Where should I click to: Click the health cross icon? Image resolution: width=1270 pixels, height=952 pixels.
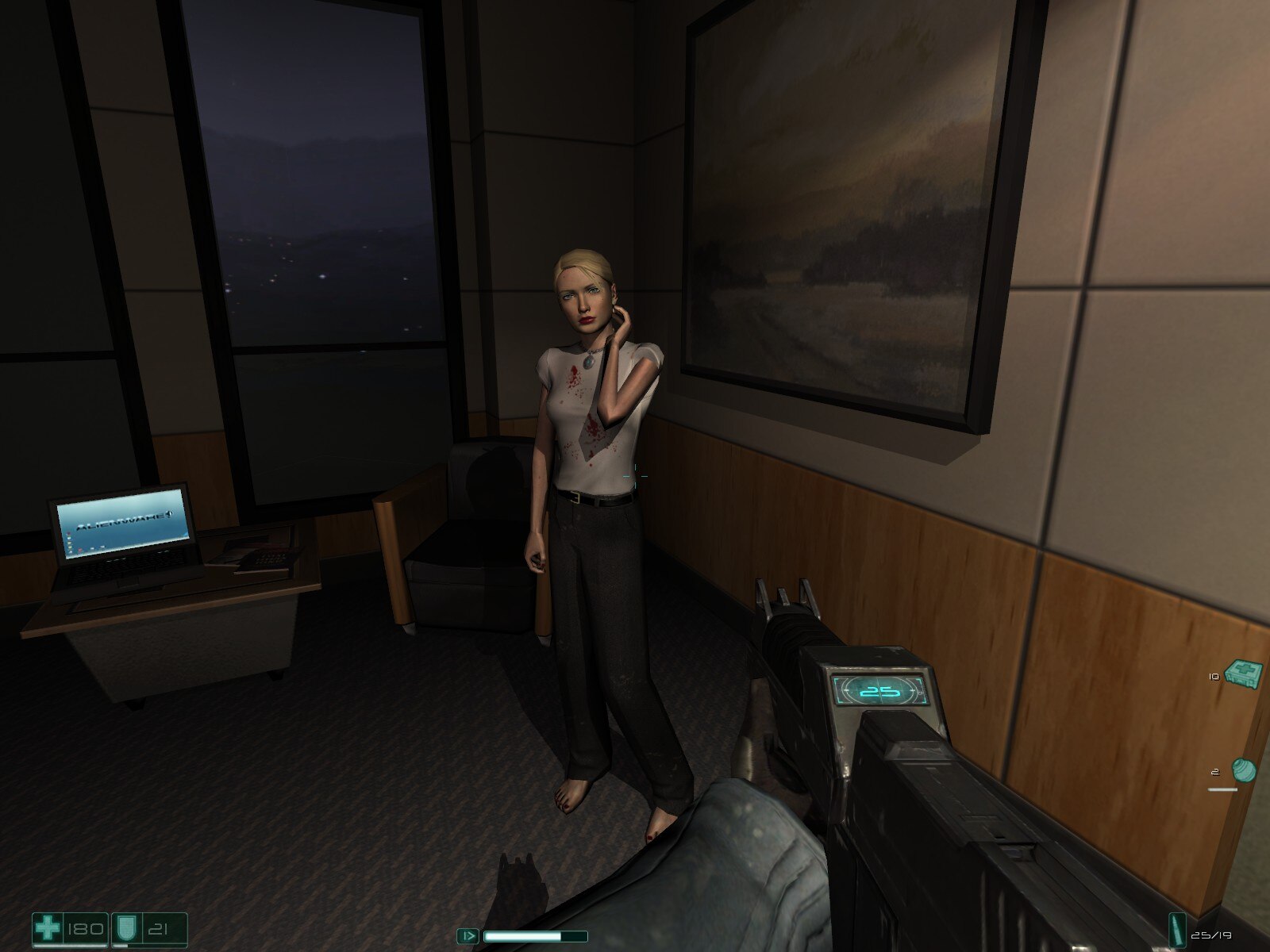click(x=48, y=926)
